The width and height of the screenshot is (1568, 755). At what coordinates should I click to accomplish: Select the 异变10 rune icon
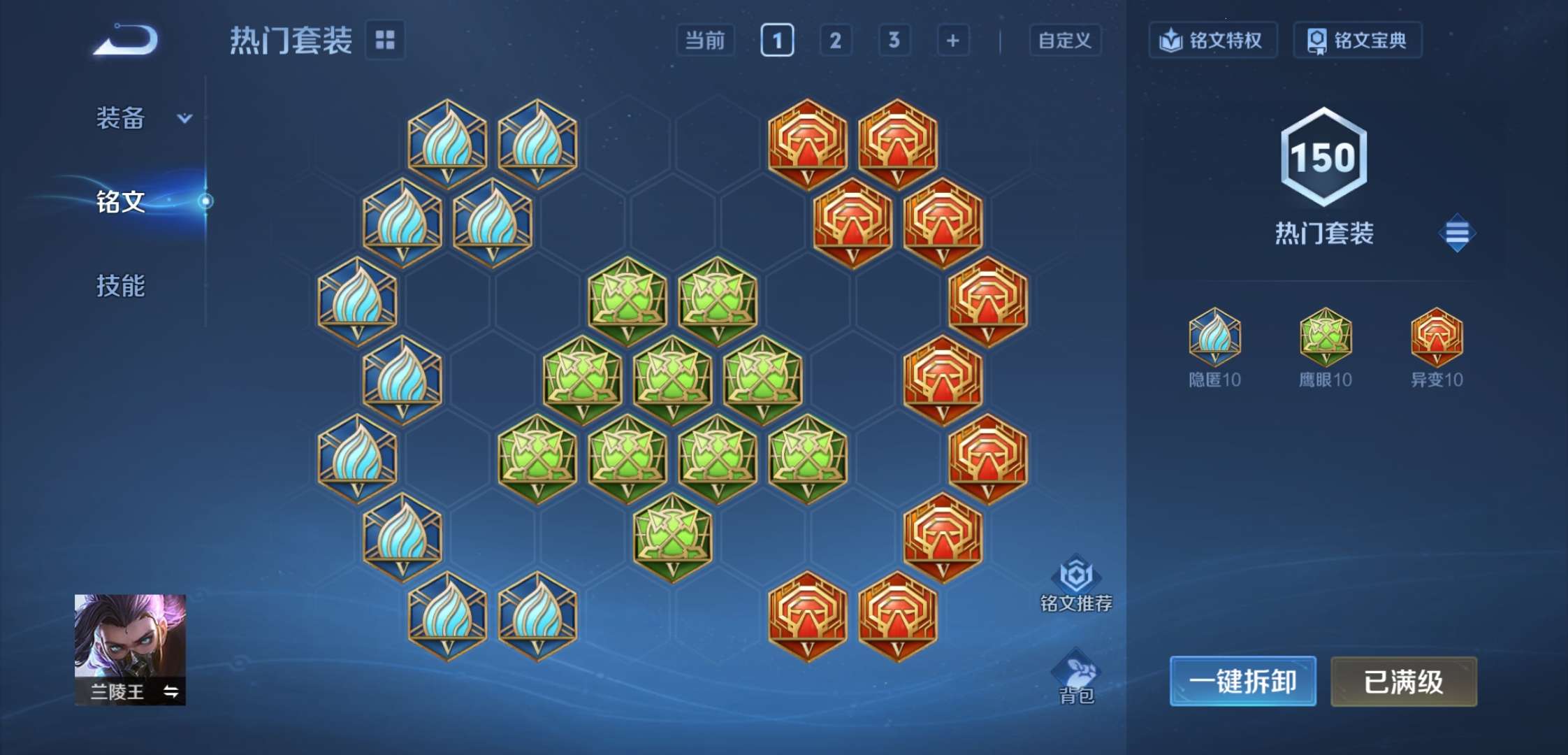[x=1436, y=339]
